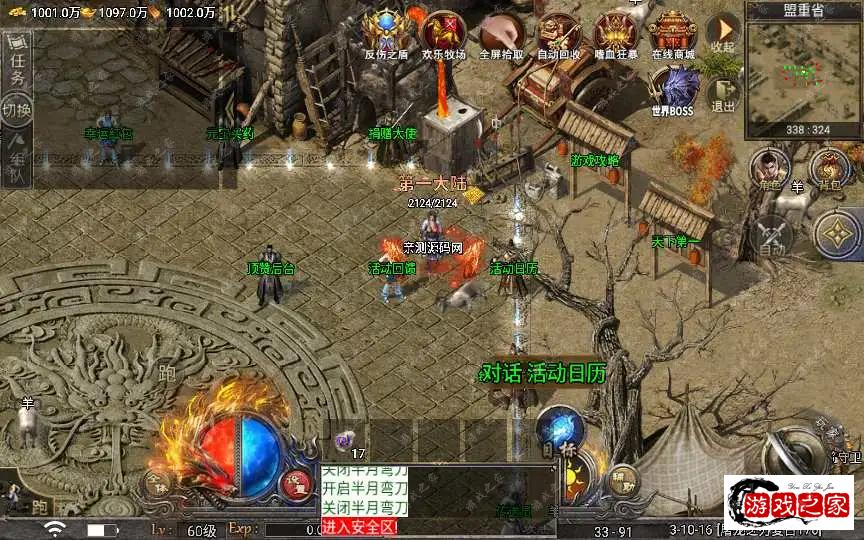Viewport: 864px width, 540px height.
Task: Toggle 自动 auto-combat crossed swords
Action: coord(770,236)
